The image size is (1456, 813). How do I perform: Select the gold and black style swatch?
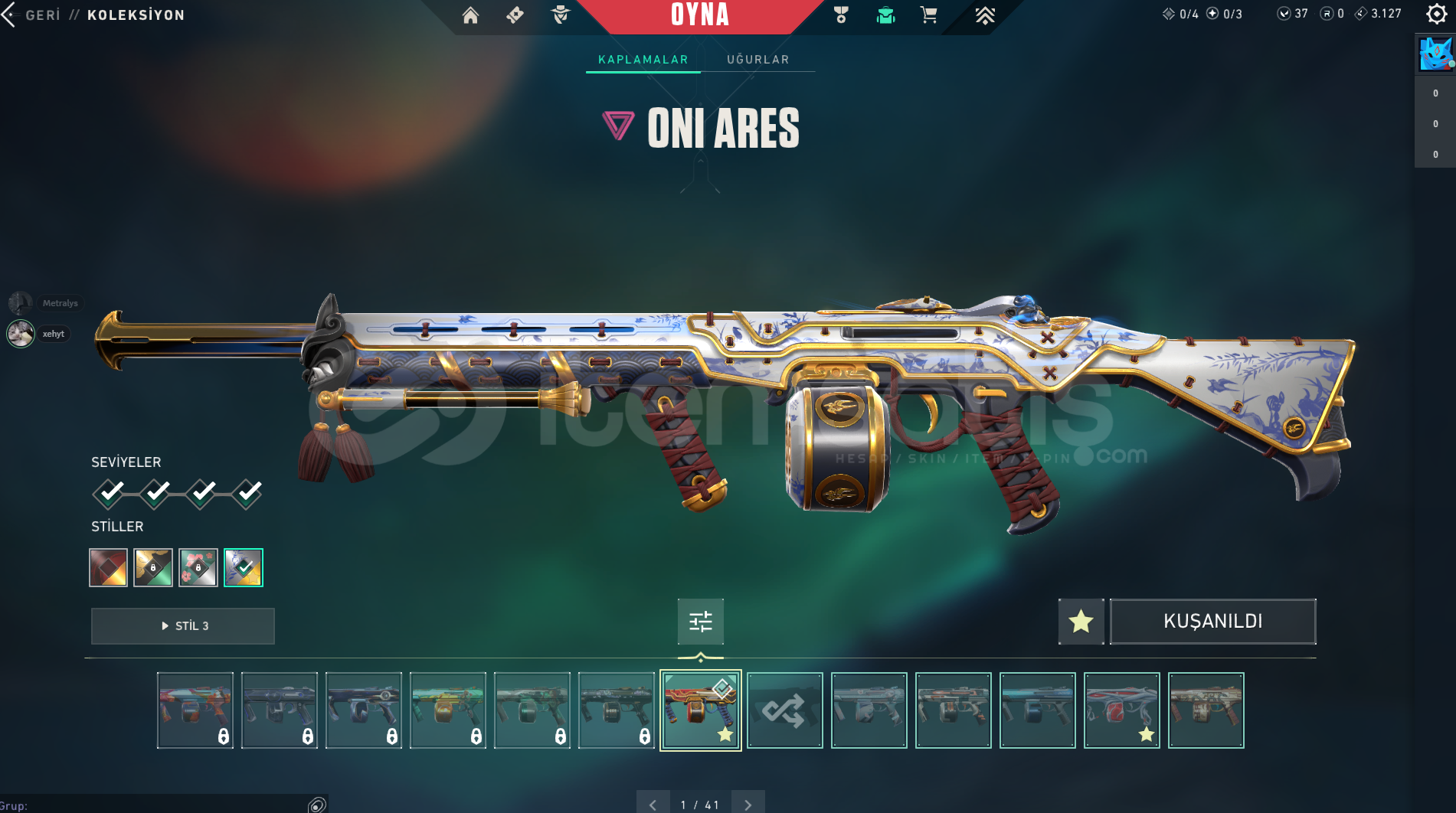(153, 567)
